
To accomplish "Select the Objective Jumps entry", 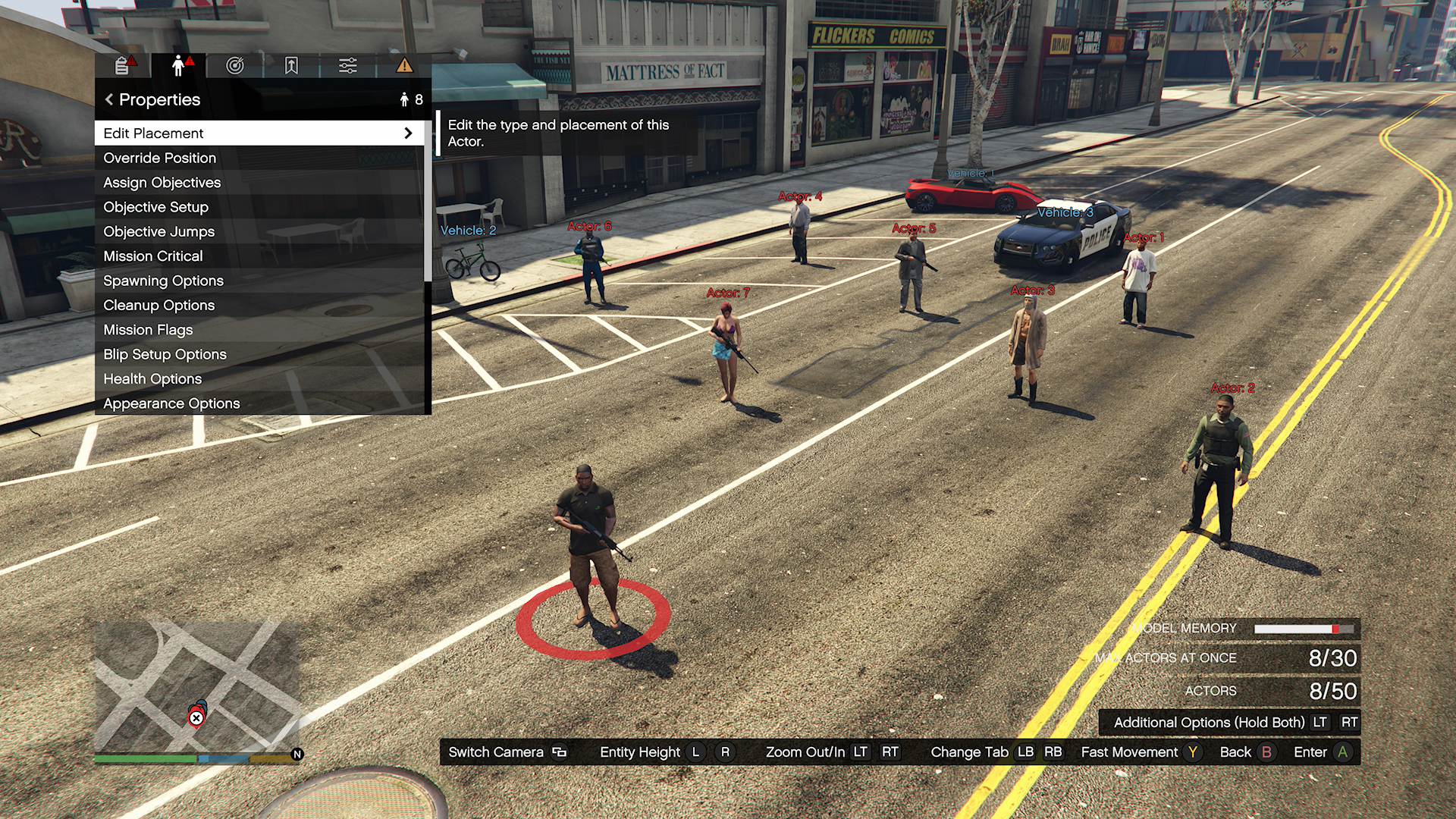I will (258, 231).
